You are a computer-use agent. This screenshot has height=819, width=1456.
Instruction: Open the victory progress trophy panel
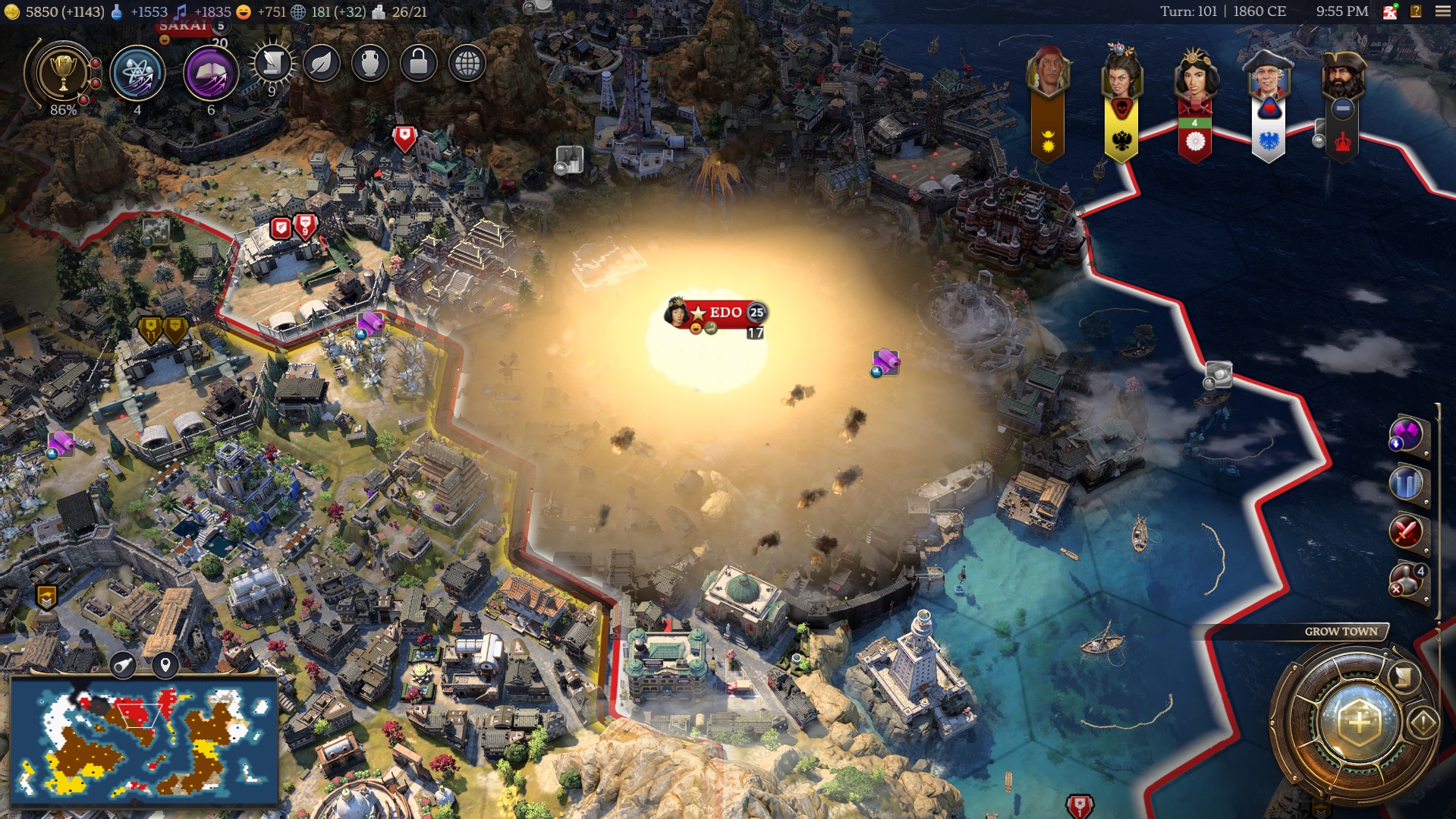point(63,75)
